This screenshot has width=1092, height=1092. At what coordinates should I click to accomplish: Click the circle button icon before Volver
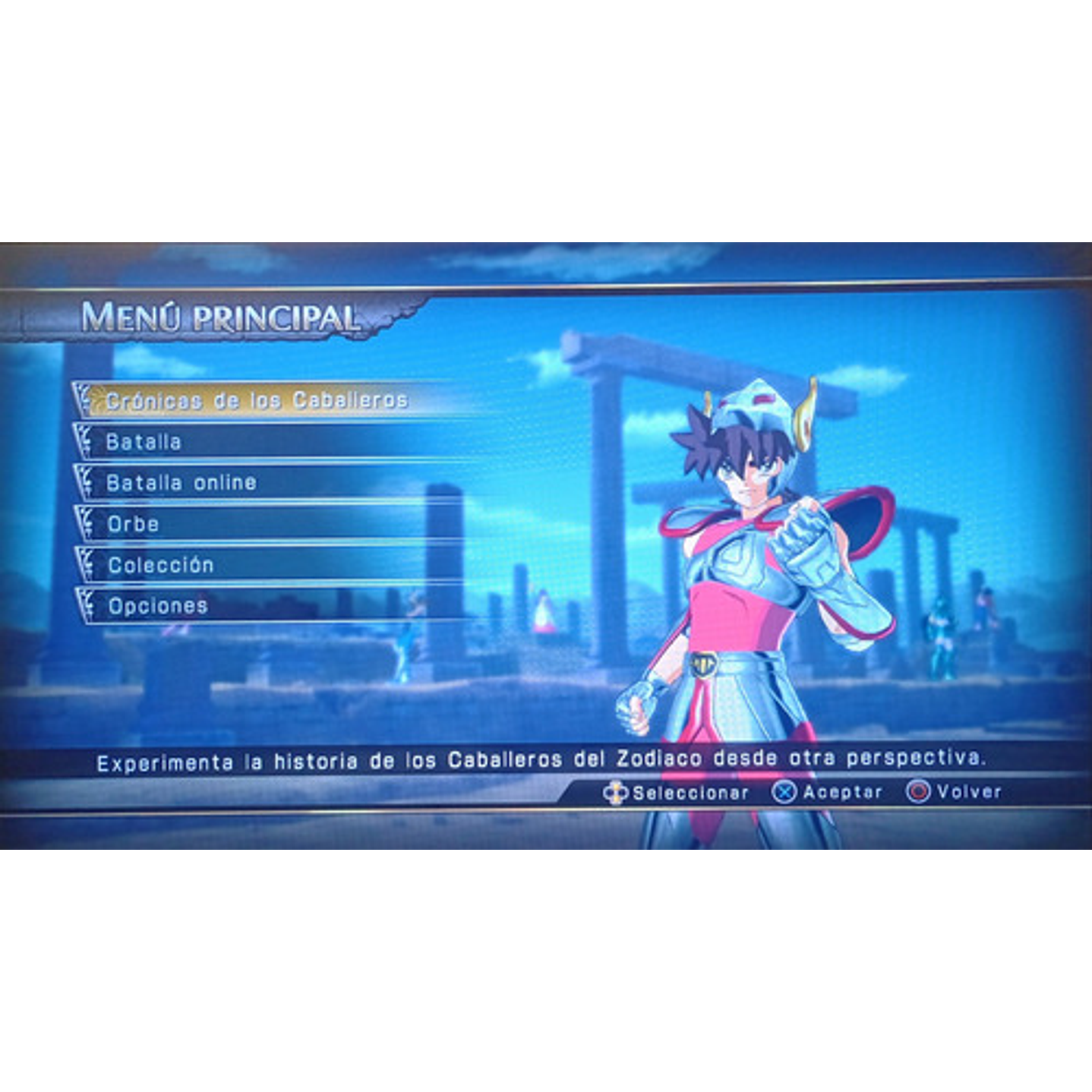pos(919,790)
